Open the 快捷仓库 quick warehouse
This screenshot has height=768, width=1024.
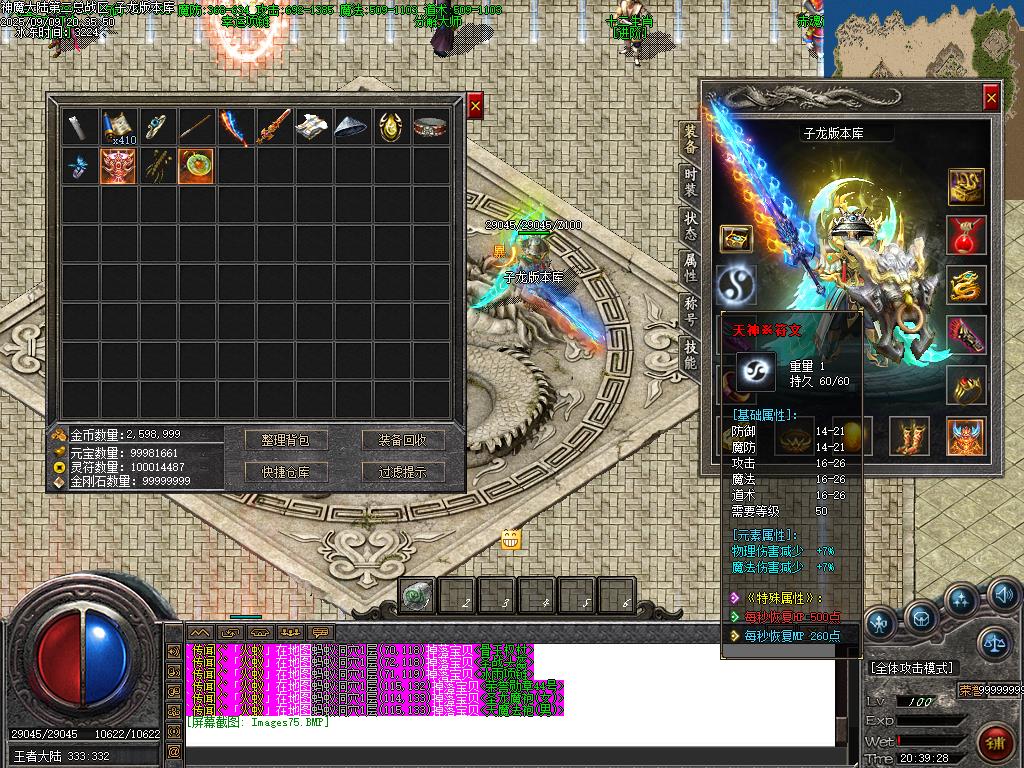tap(286, 472)
